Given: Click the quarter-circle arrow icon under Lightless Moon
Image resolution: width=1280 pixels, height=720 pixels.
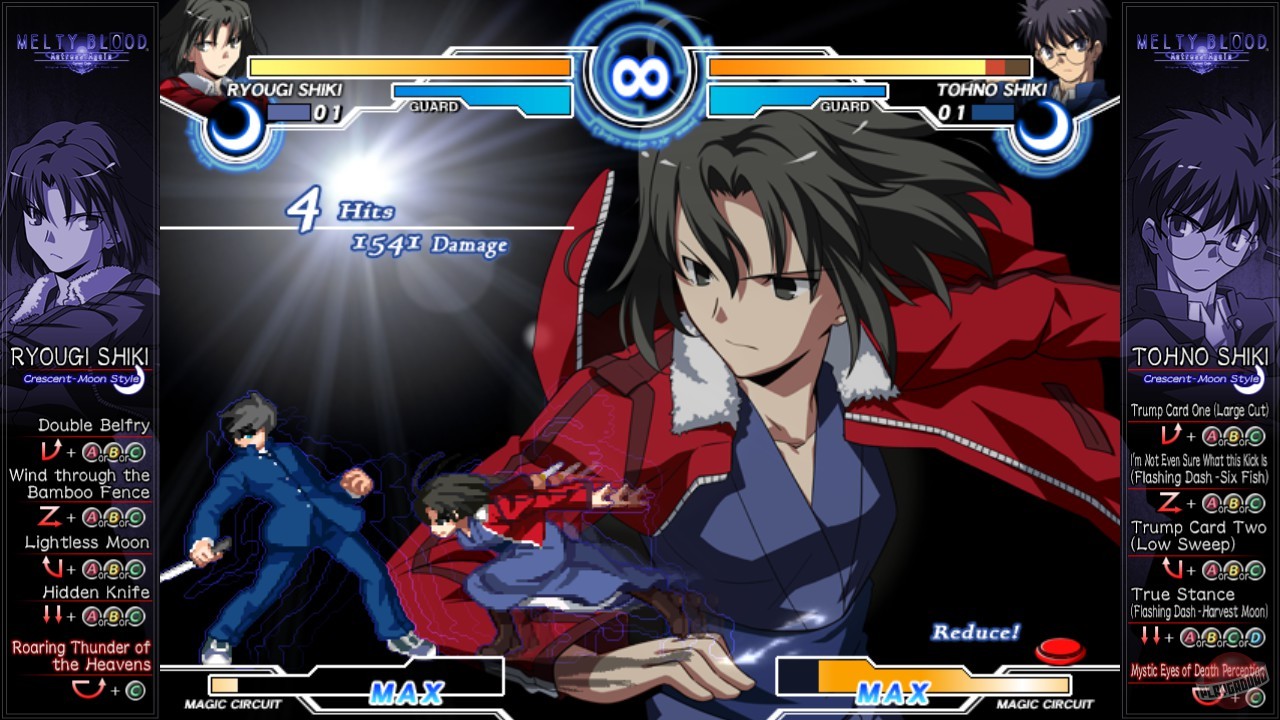Looking at the screenshot, I should [x=54, y=567].
